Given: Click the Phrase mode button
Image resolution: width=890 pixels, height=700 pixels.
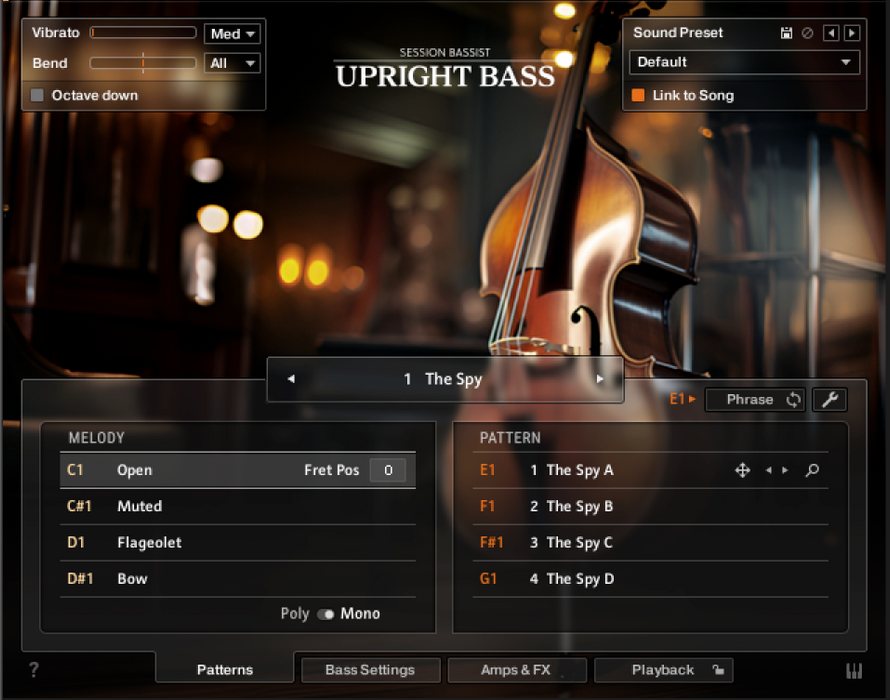Looking at the screenshot, I should (755, 400).
